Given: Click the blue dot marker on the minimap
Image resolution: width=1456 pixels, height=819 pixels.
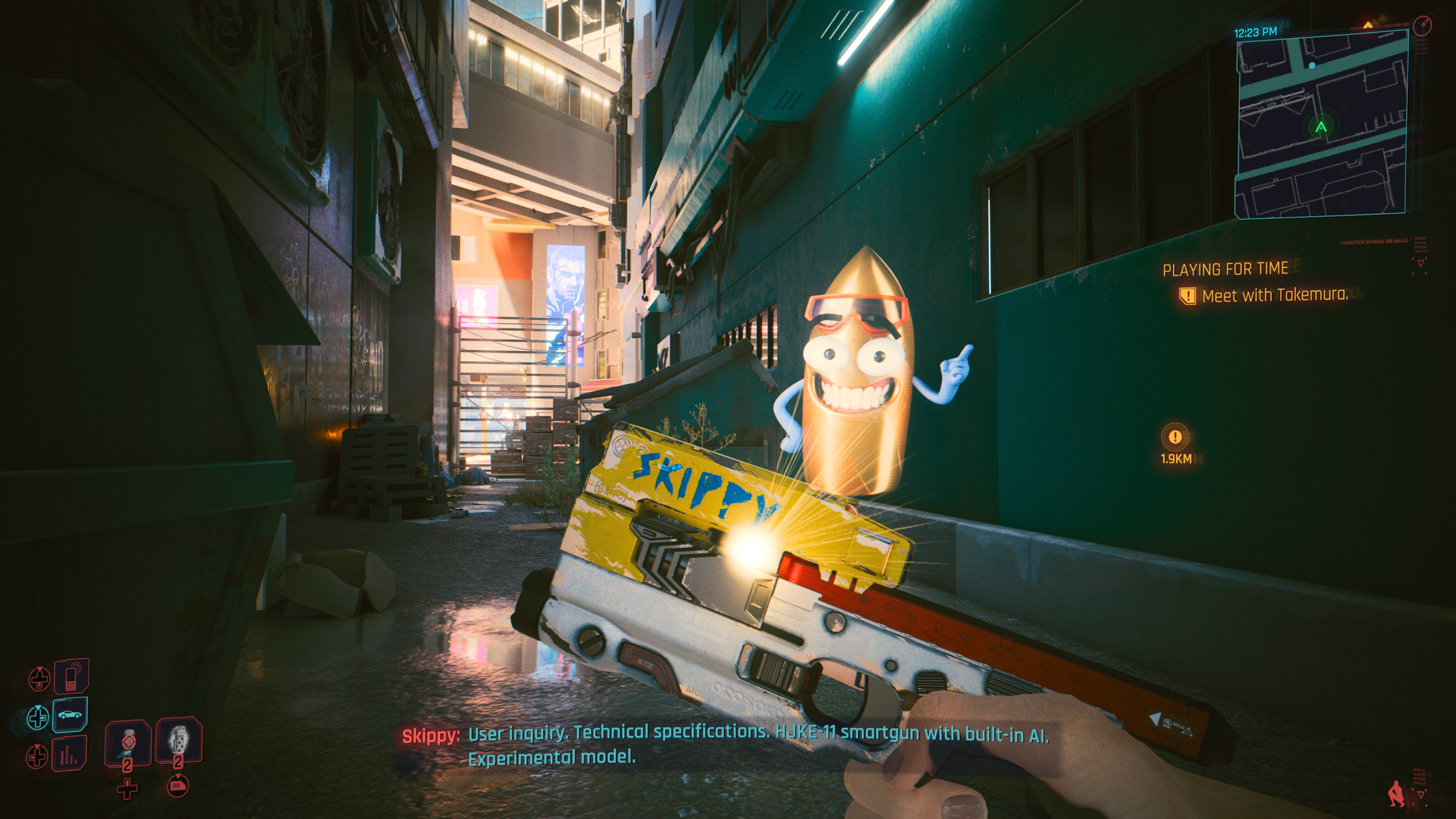Looking at the screenshot, I should [1312, 65].
